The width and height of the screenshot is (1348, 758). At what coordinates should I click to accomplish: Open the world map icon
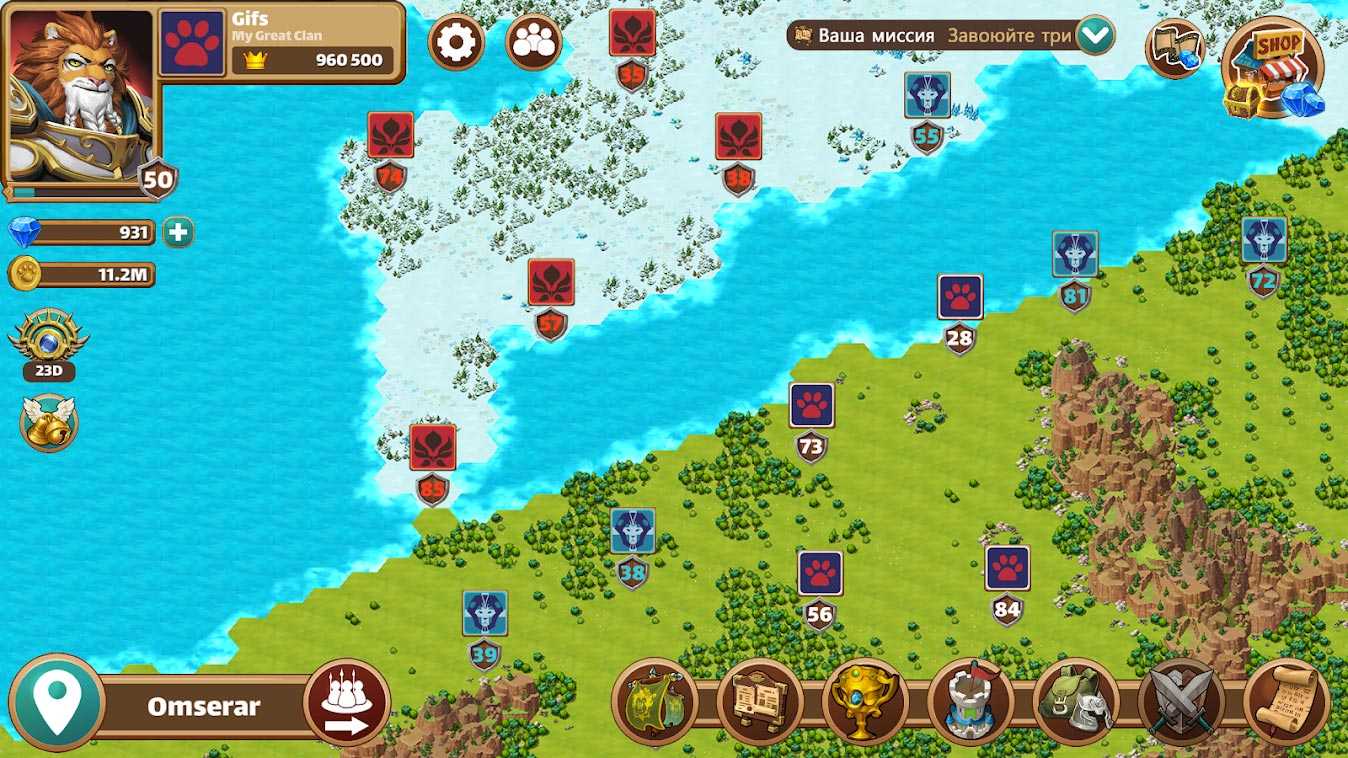pyautogui.click(x=1174, y=47)
